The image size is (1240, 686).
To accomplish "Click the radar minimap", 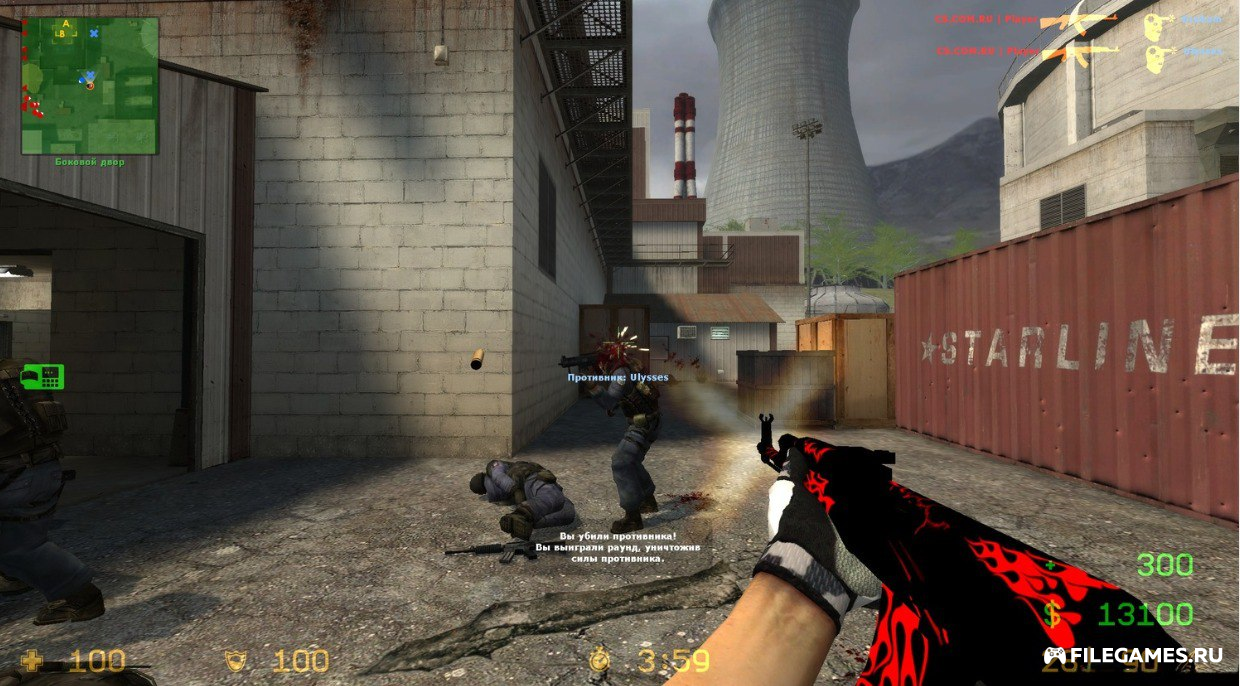I will 90,85.
